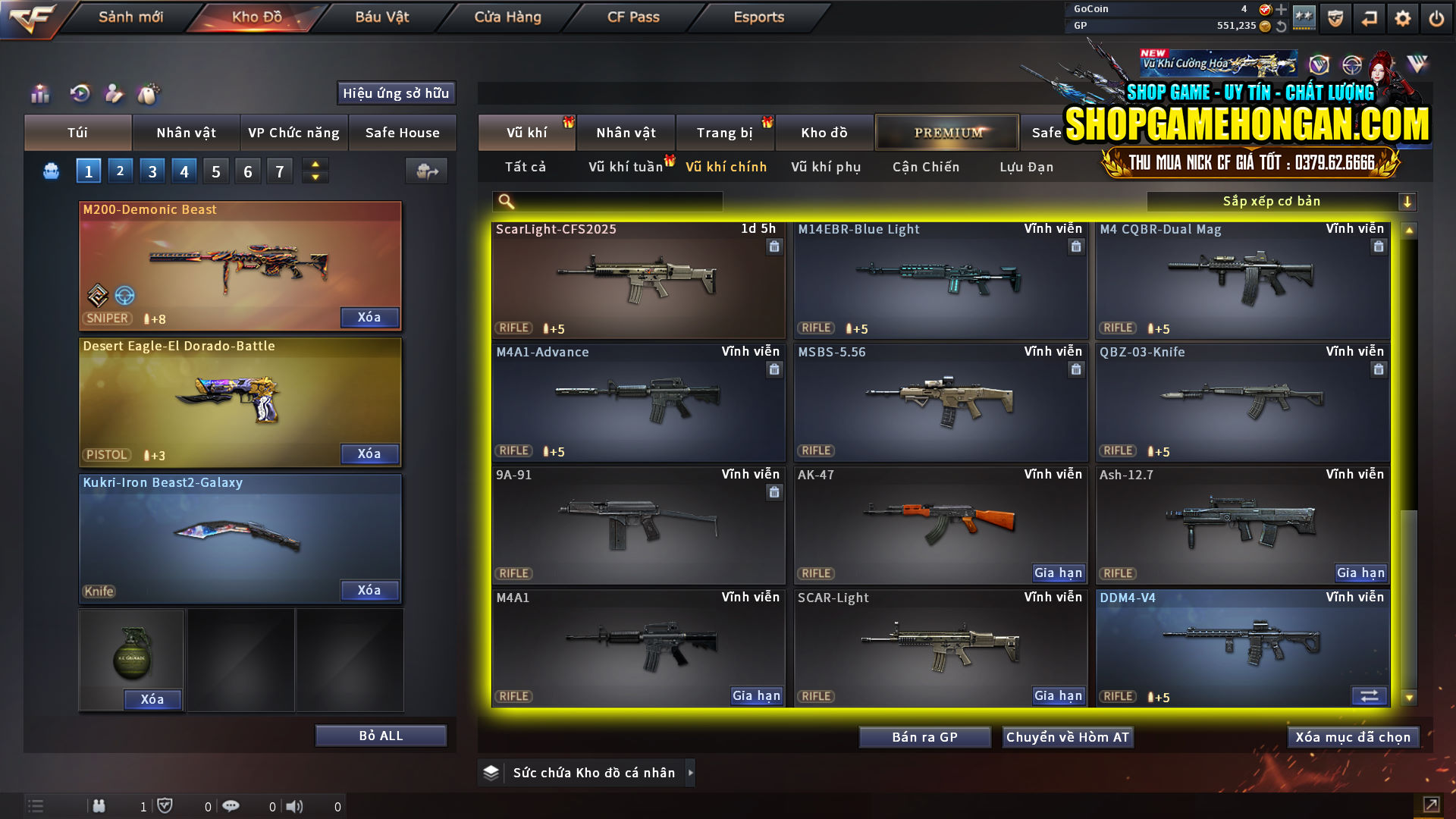
Task: Open the Vũ khí phụ weapon category tab
Action: click(x=827, y=167)
